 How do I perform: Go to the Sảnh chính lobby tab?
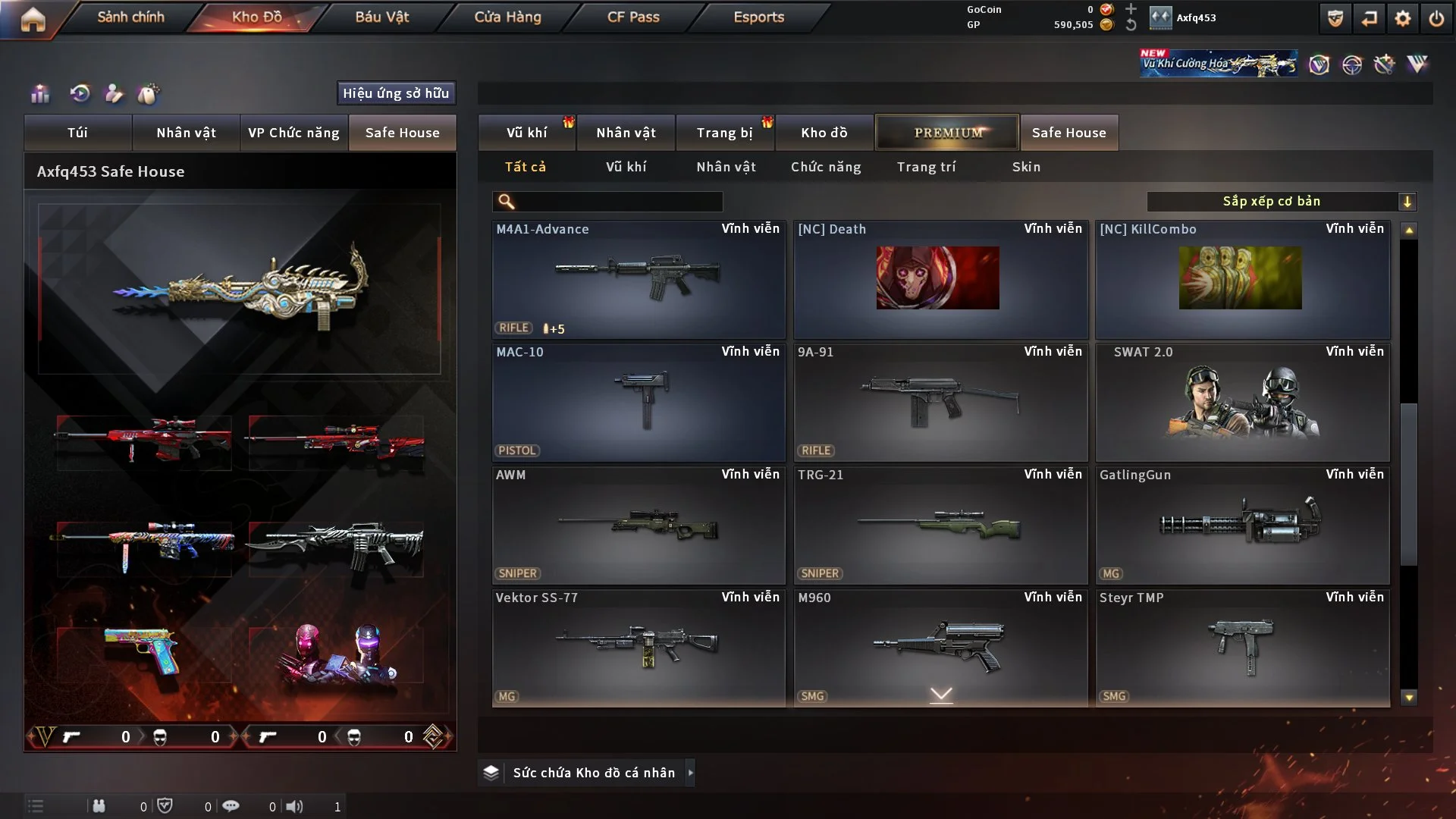pos(130,17)
